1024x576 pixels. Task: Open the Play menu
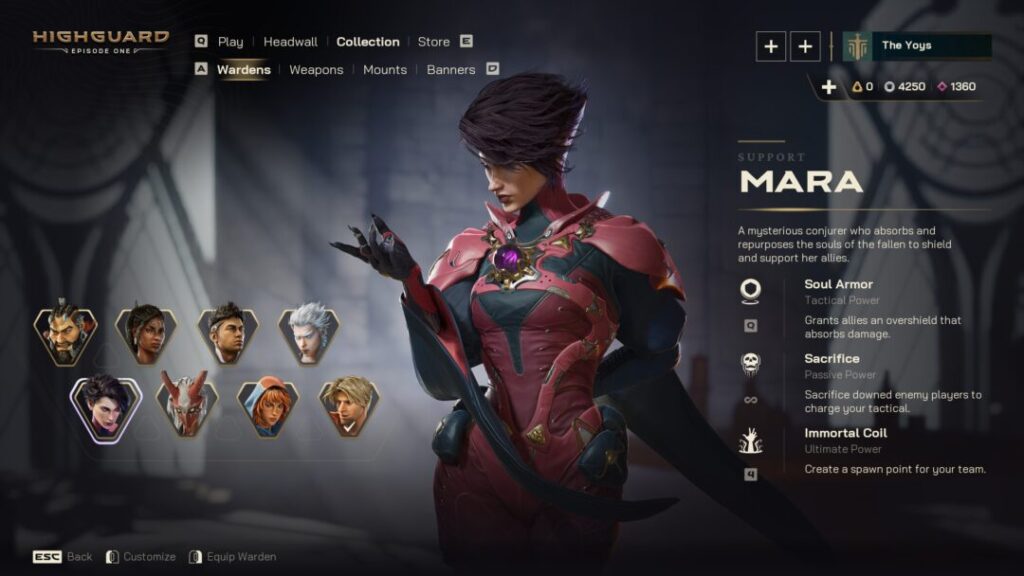tap(230, 42)
